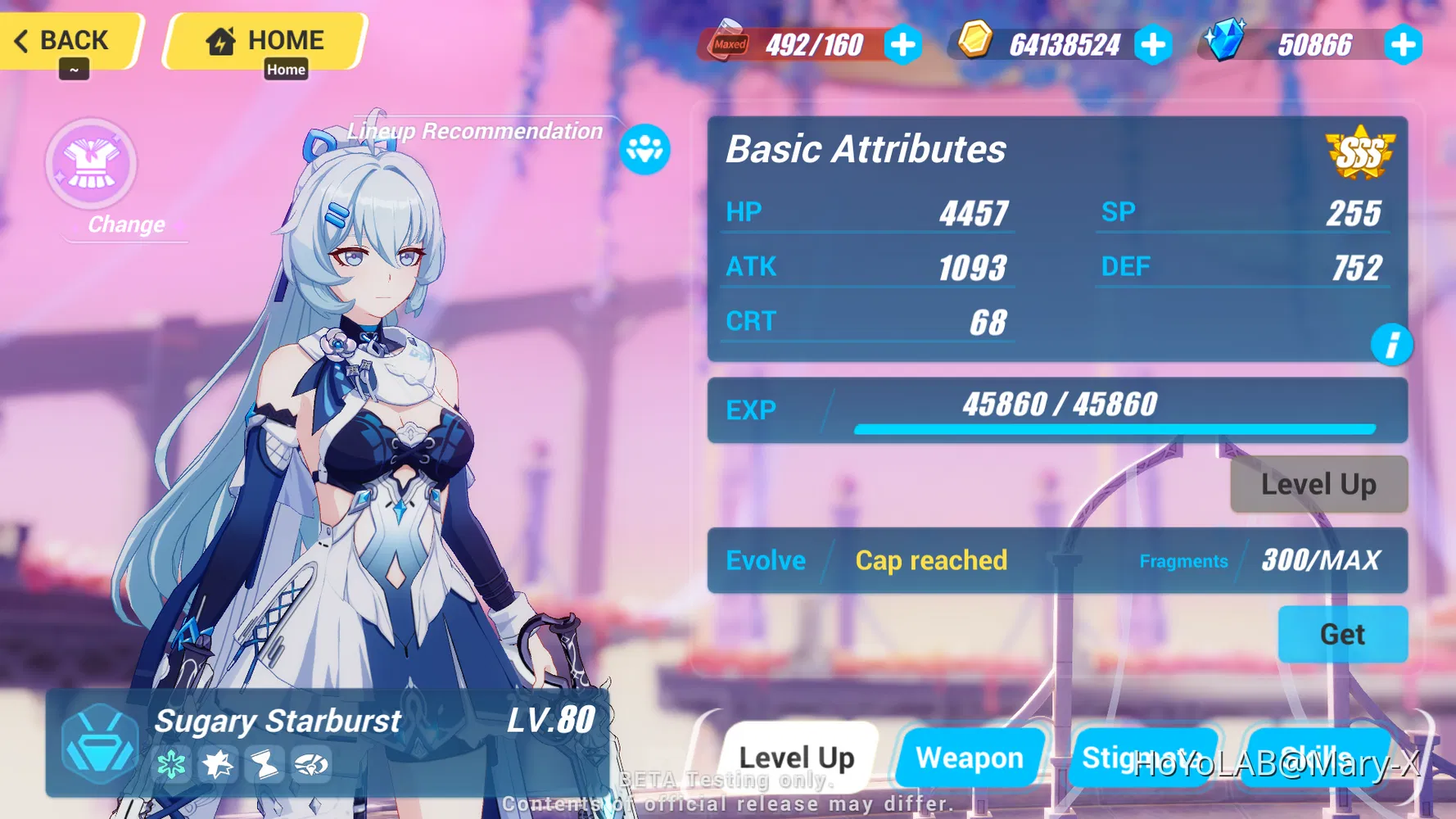Click the blue crystals currency icon

(x=1225, y=39)
